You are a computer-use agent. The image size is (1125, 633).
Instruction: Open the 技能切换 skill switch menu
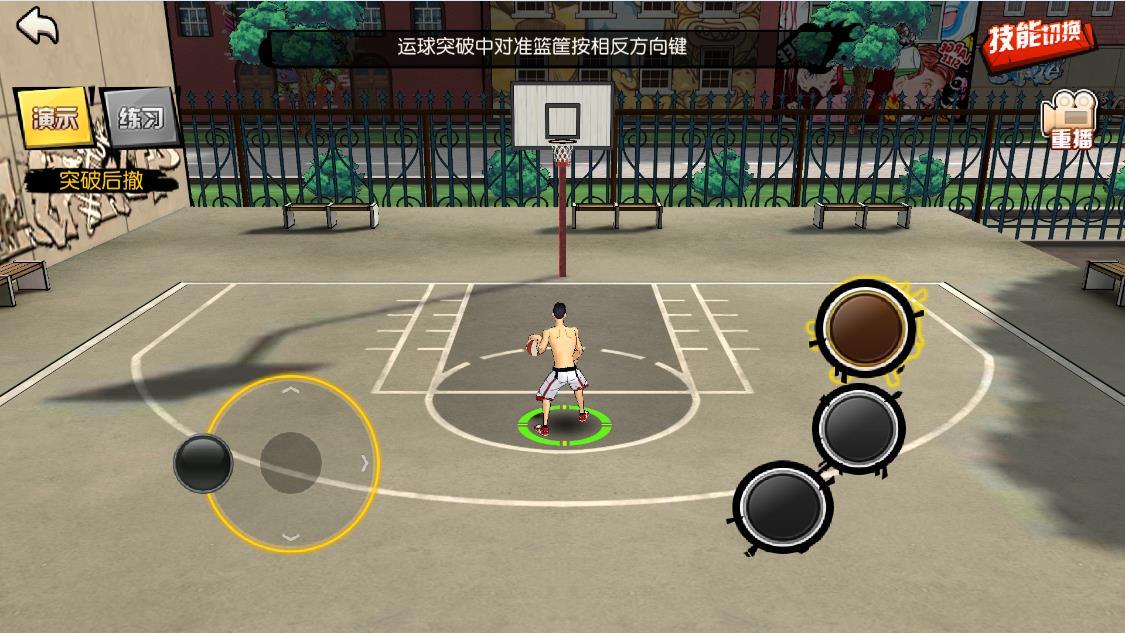1038,39
